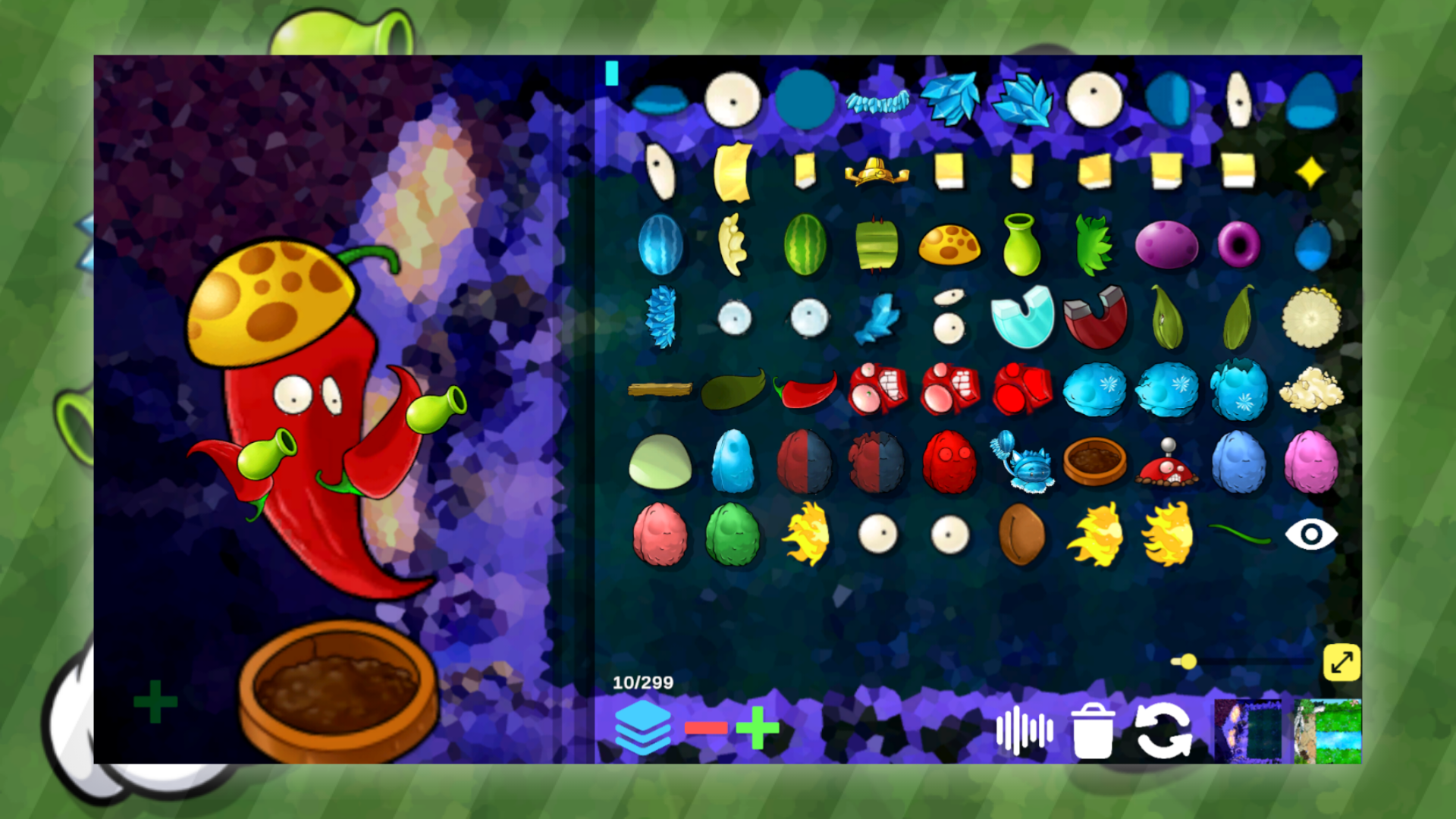Image resolution: width=1456 pixels, height=819 pixels.
Task: Click the yellow expand arrows button
Action: point(1343,662)
